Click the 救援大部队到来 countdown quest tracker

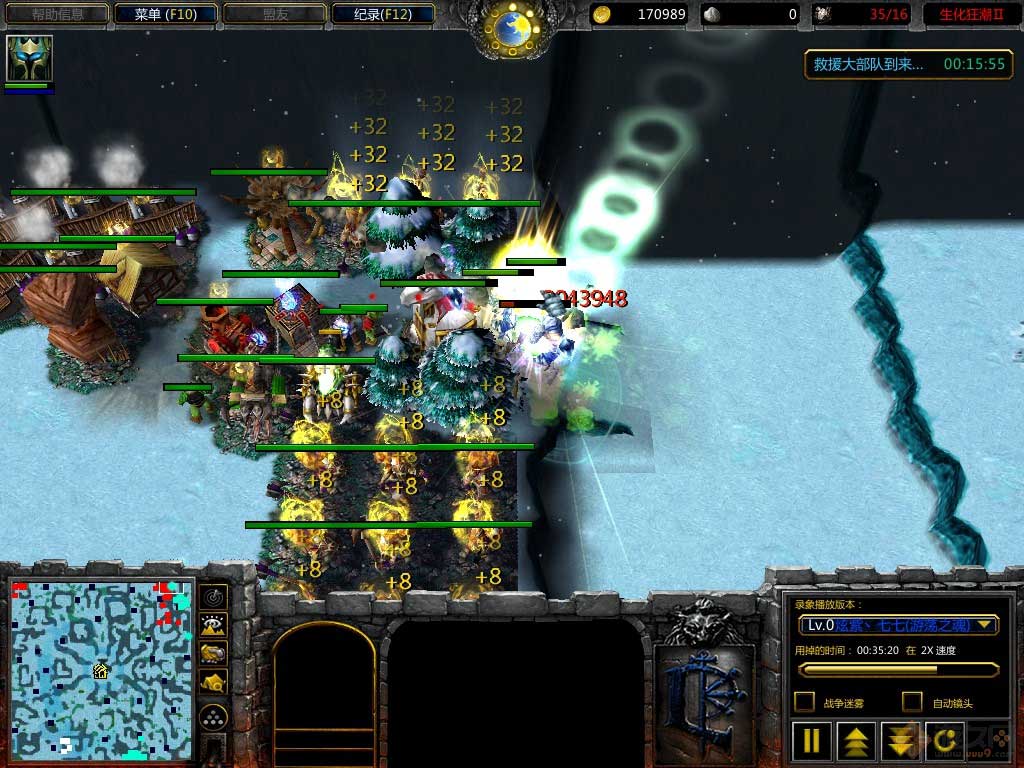(x=908, y=64)
